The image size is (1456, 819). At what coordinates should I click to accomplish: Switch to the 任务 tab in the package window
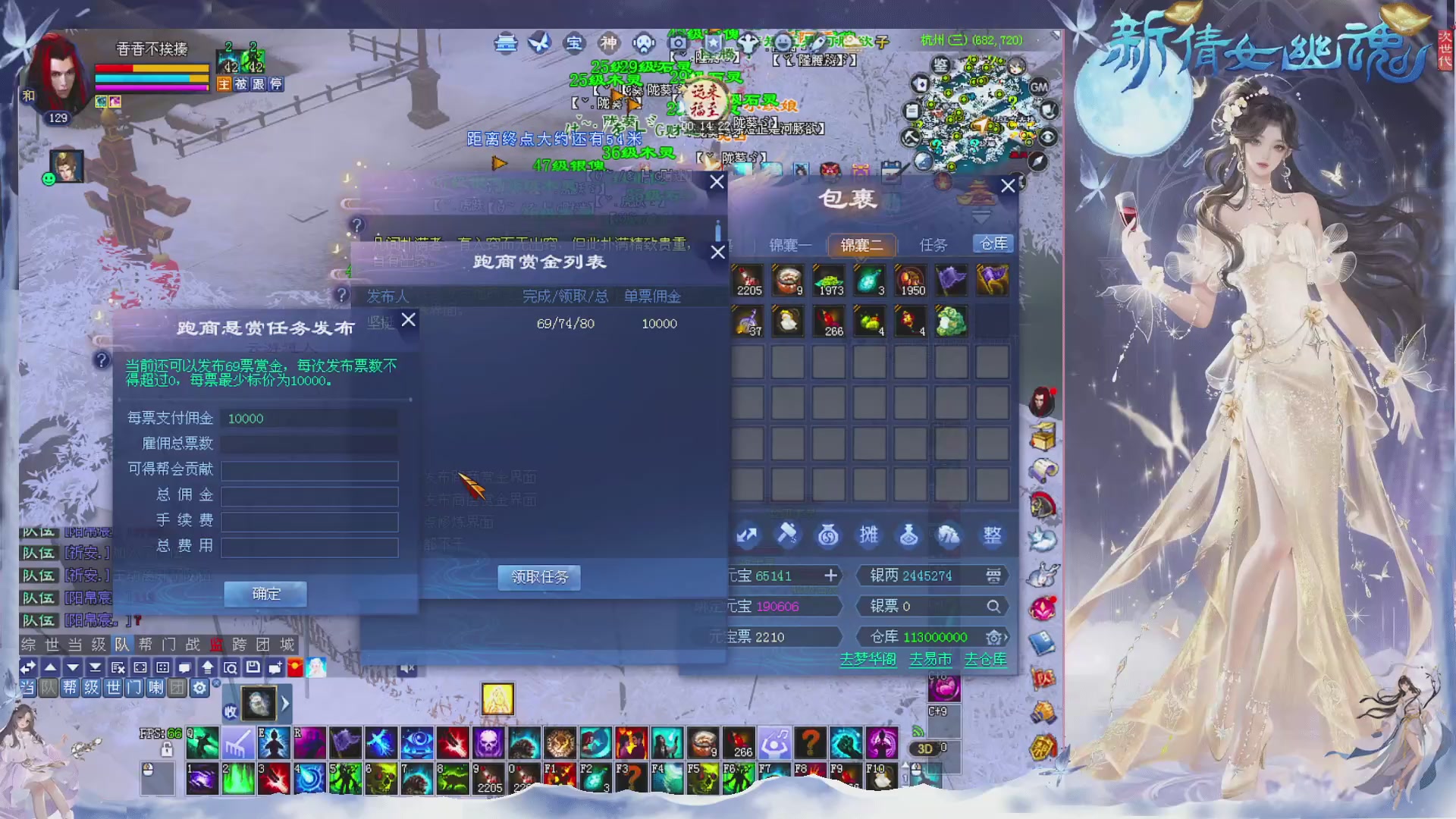tap(934, 245)
